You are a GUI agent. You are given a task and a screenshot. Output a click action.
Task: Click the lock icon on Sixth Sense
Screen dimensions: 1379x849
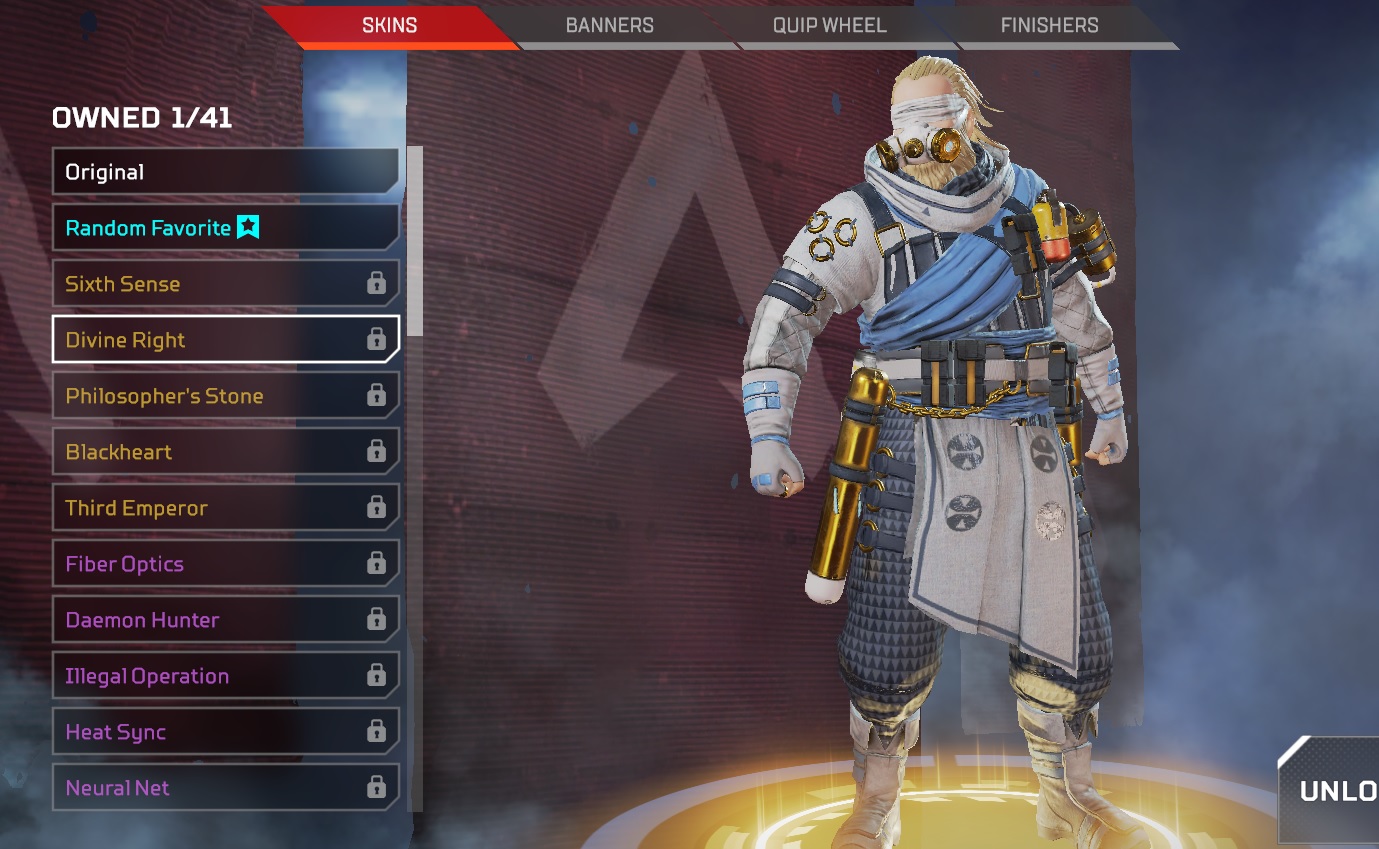(x=376, y=283)
